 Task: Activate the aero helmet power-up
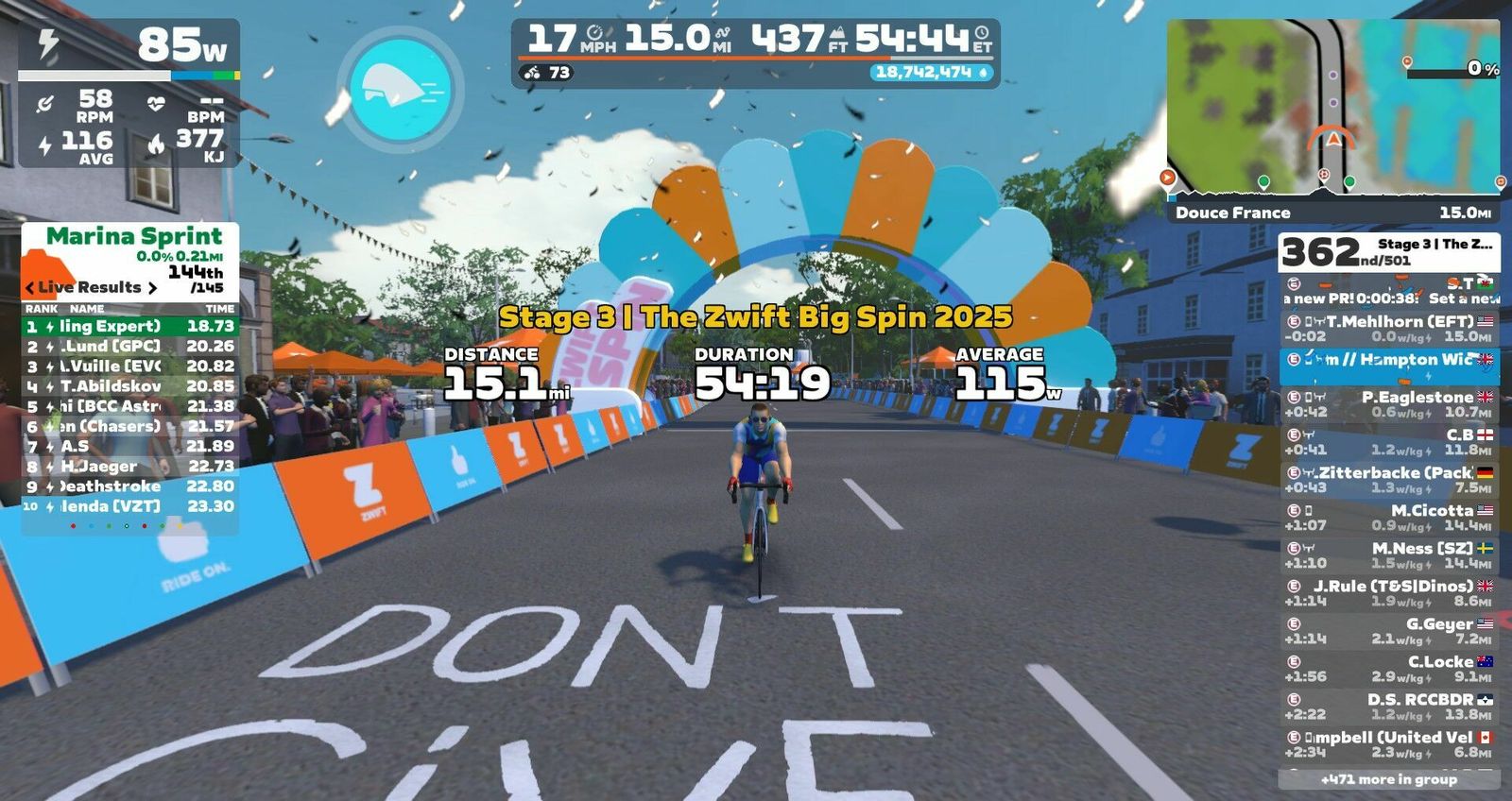tap(400, 88)
